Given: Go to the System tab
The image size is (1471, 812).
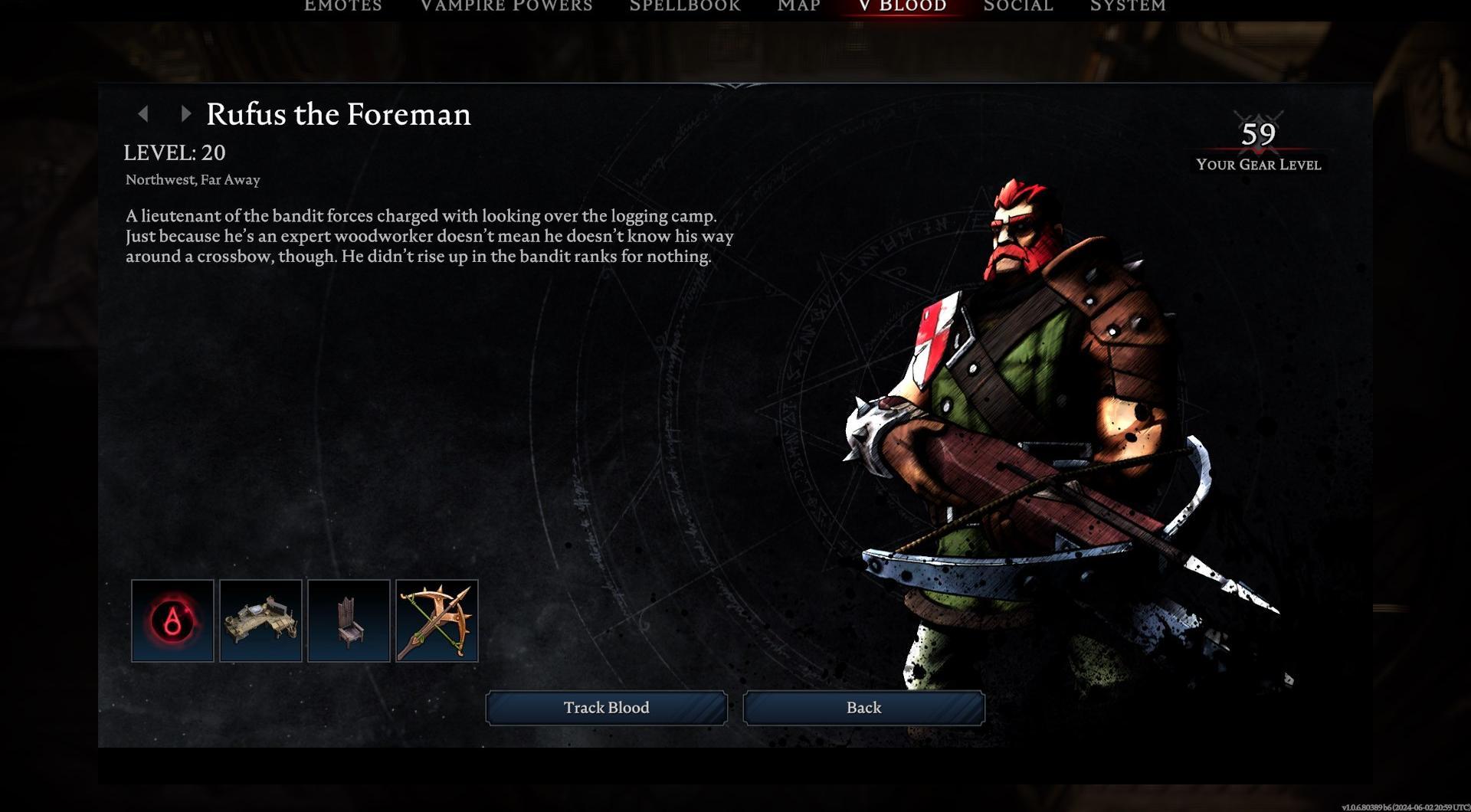Looking at the screenshot, I should [x=1128, y=6].
